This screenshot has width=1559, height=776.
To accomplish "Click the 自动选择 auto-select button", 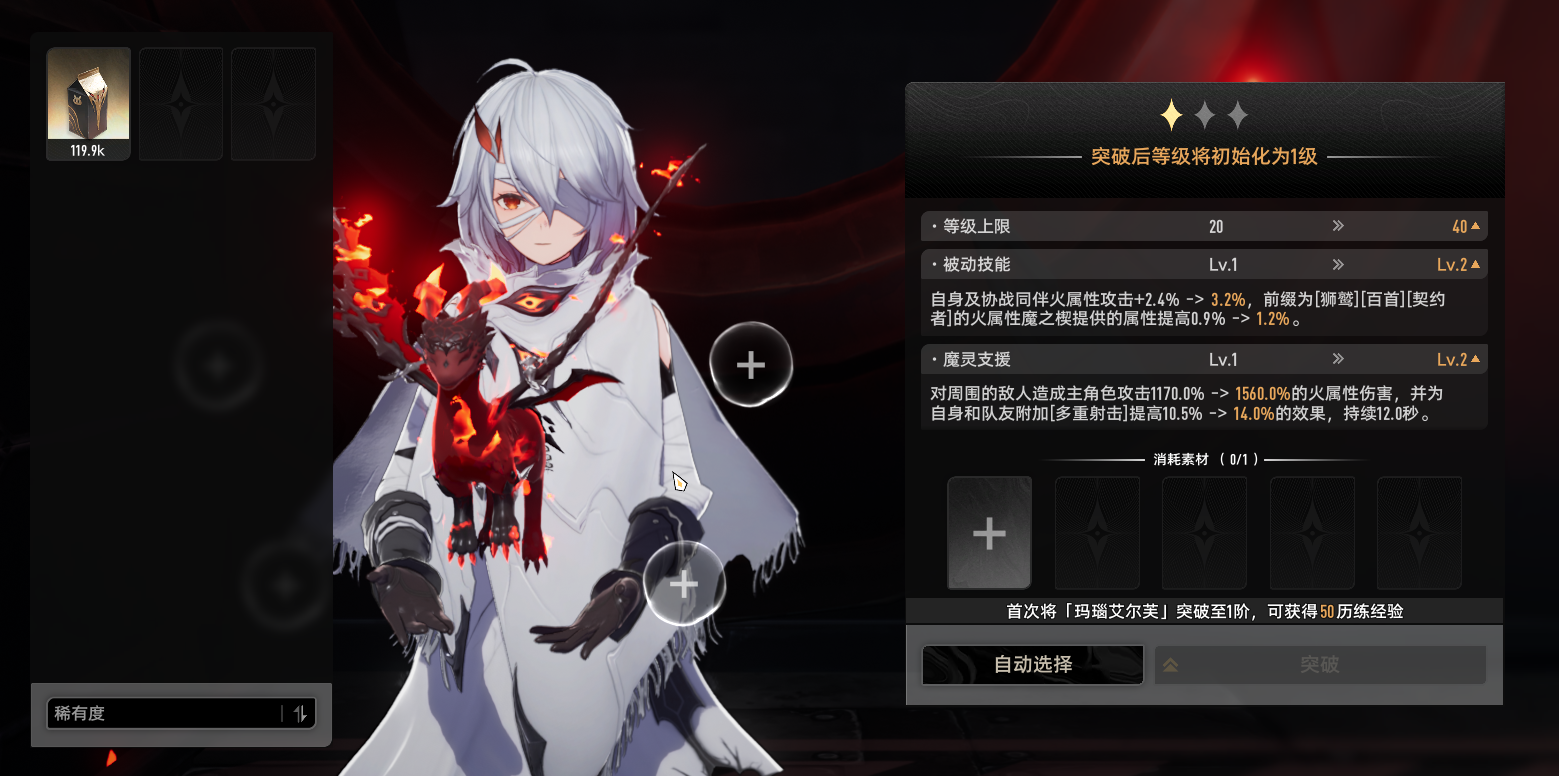I will (1032, 665).
